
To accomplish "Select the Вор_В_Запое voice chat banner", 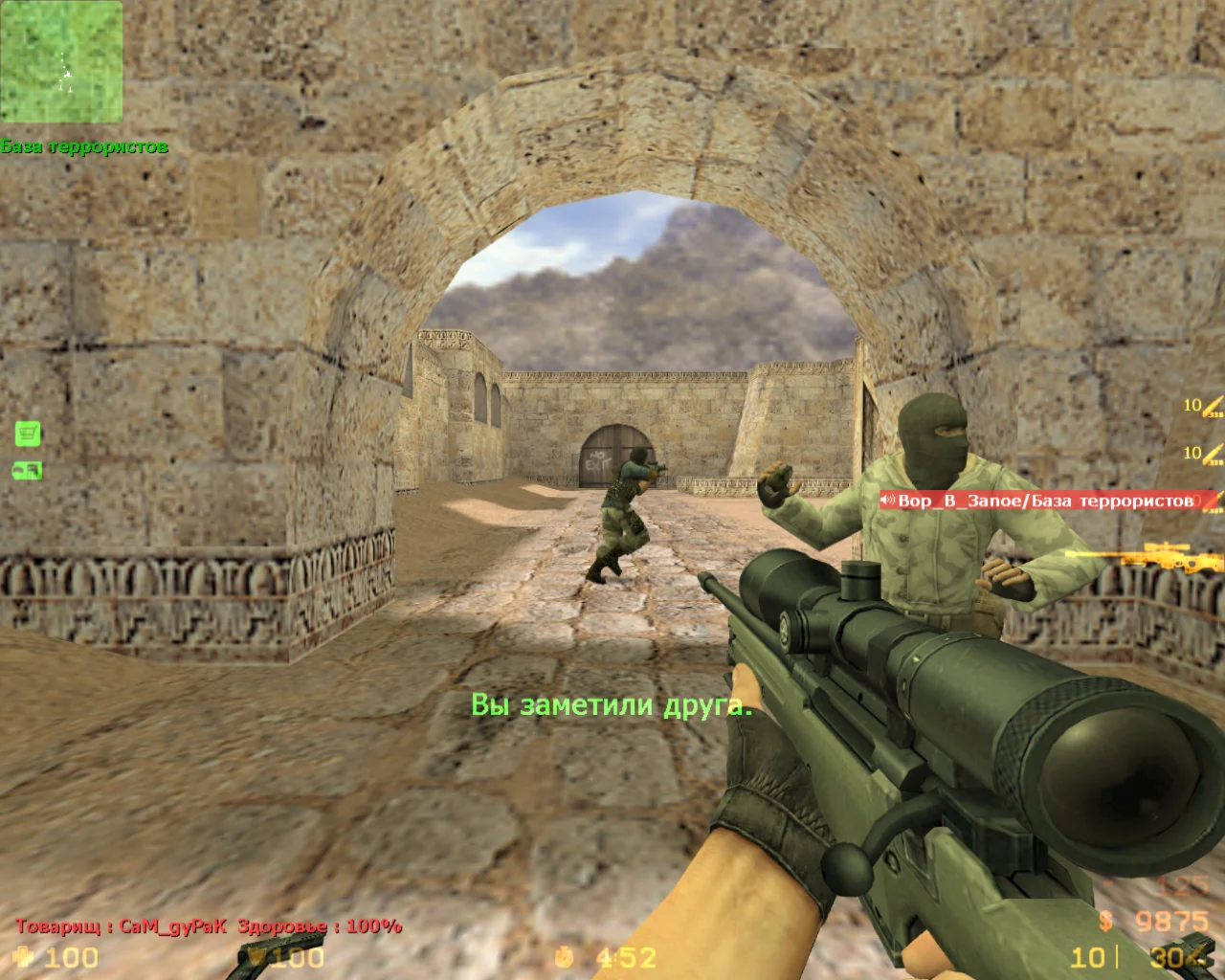I will [x=1045, y=501].
